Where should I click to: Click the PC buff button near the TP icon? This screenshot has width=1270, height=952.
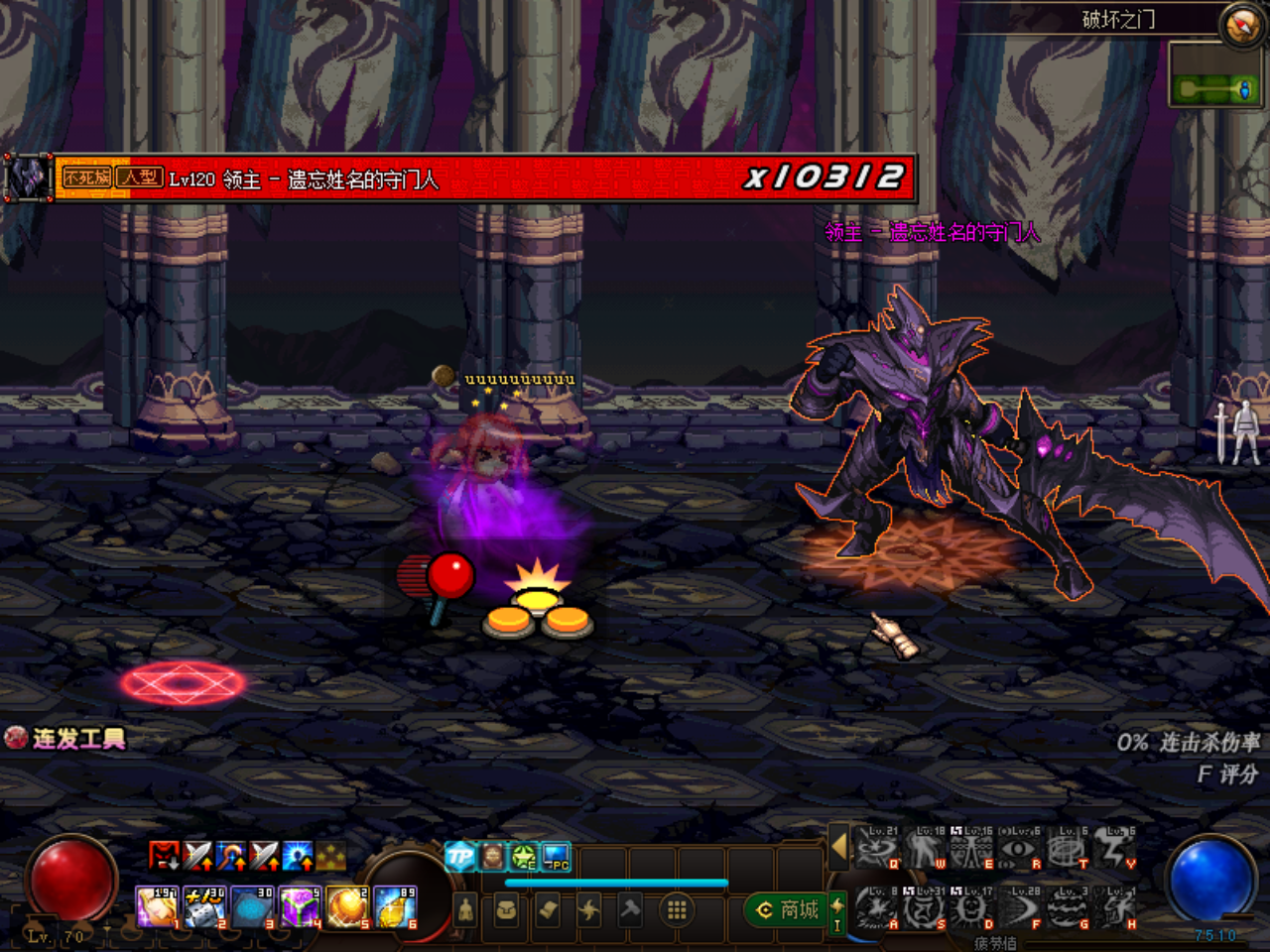[554, 855]
